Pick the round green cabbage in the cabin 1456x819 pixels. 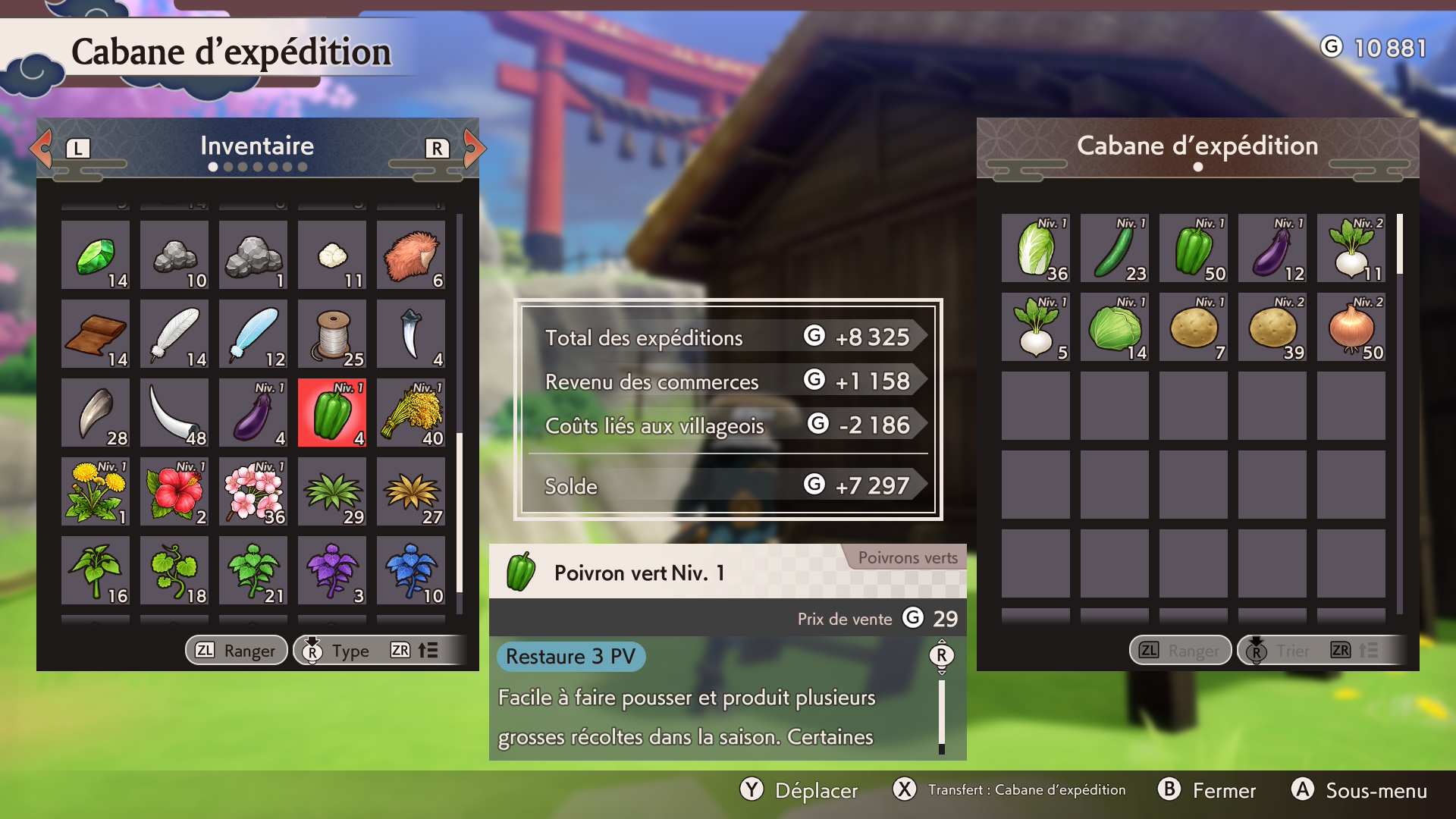1115,328
